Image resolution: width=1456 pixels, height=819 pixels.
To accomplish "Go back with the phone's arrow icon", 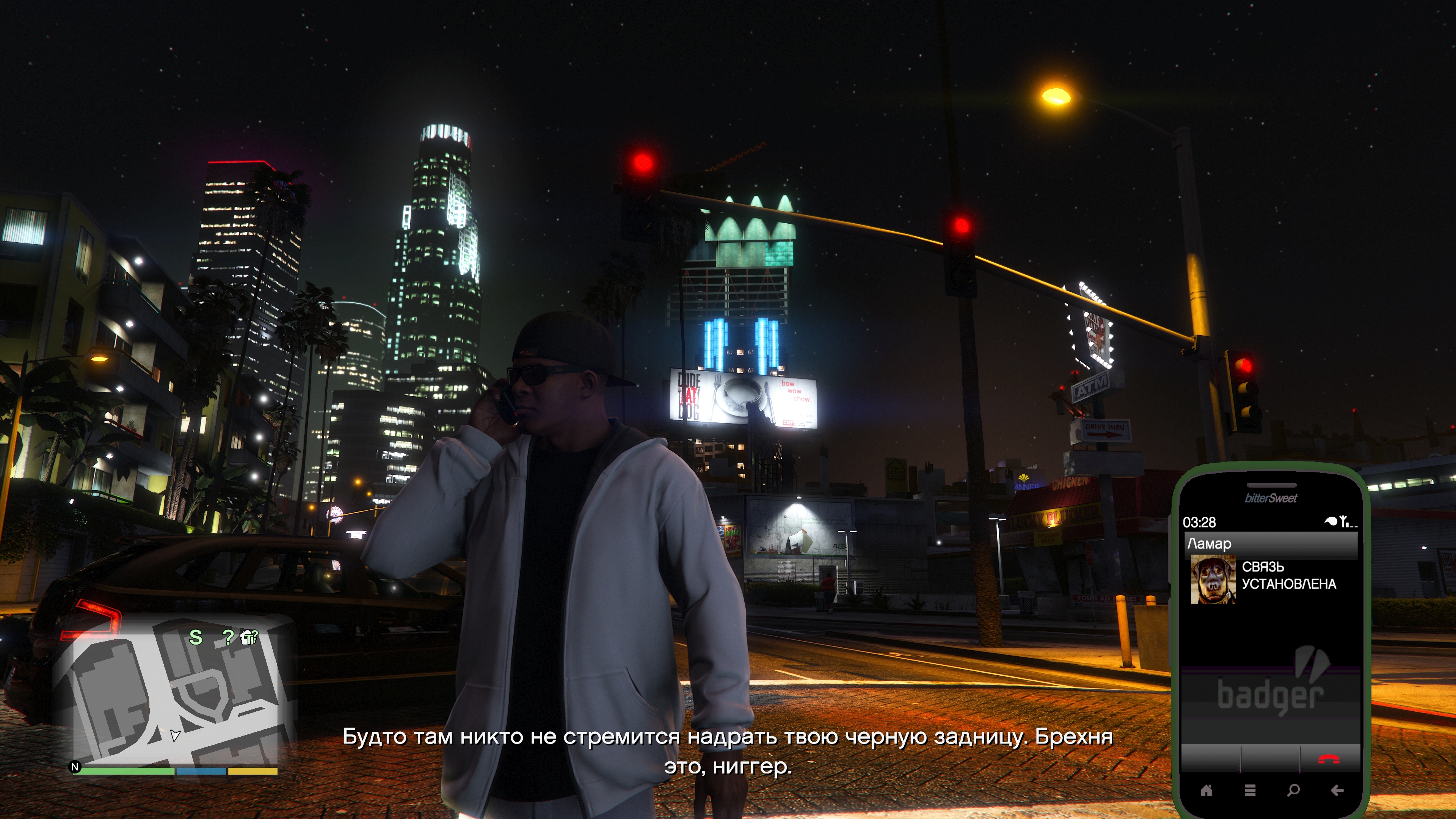I will [1337, 790].
